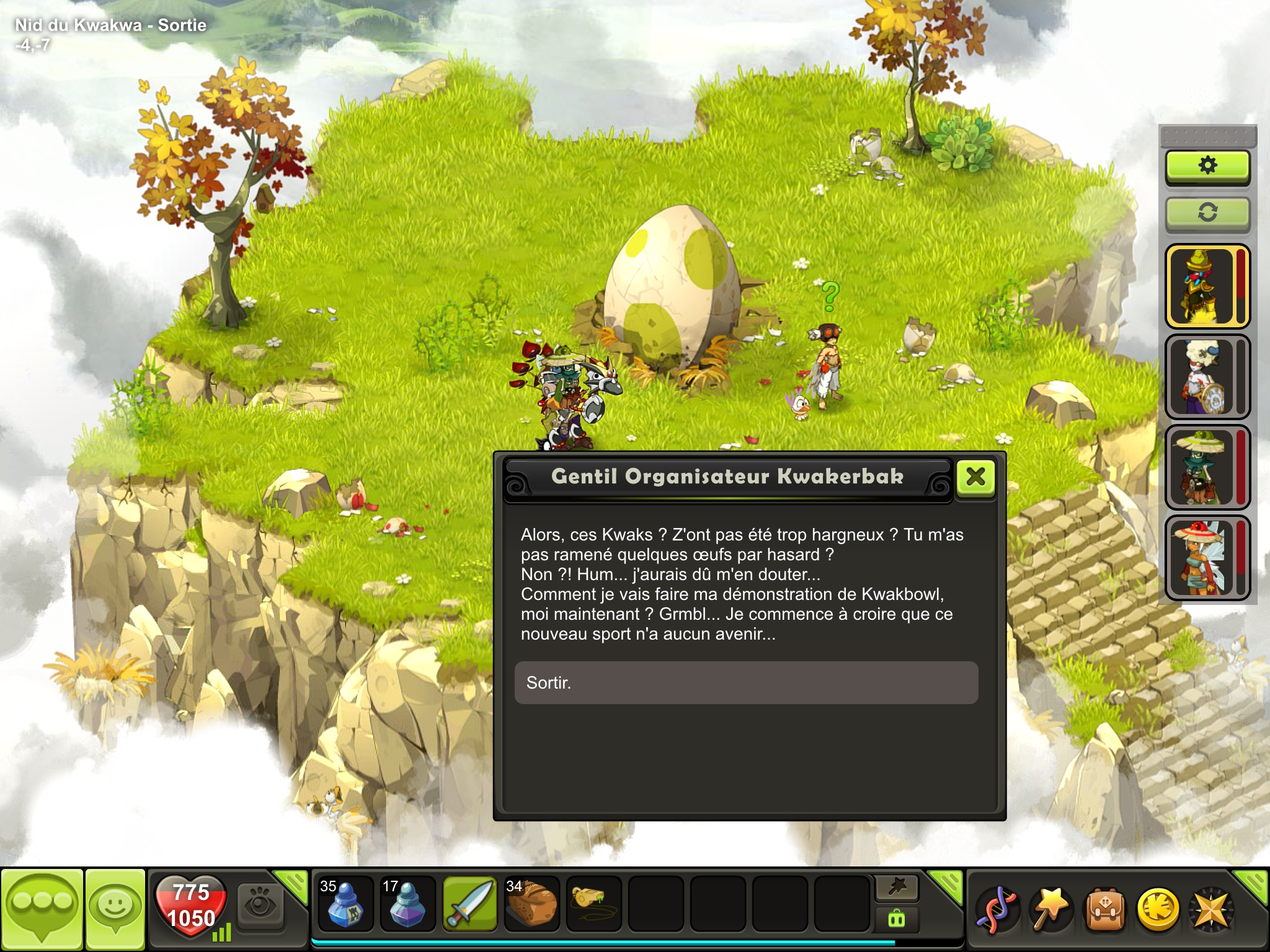
Task: Open the spells star wand menu
Action: tap(1050, 909)
